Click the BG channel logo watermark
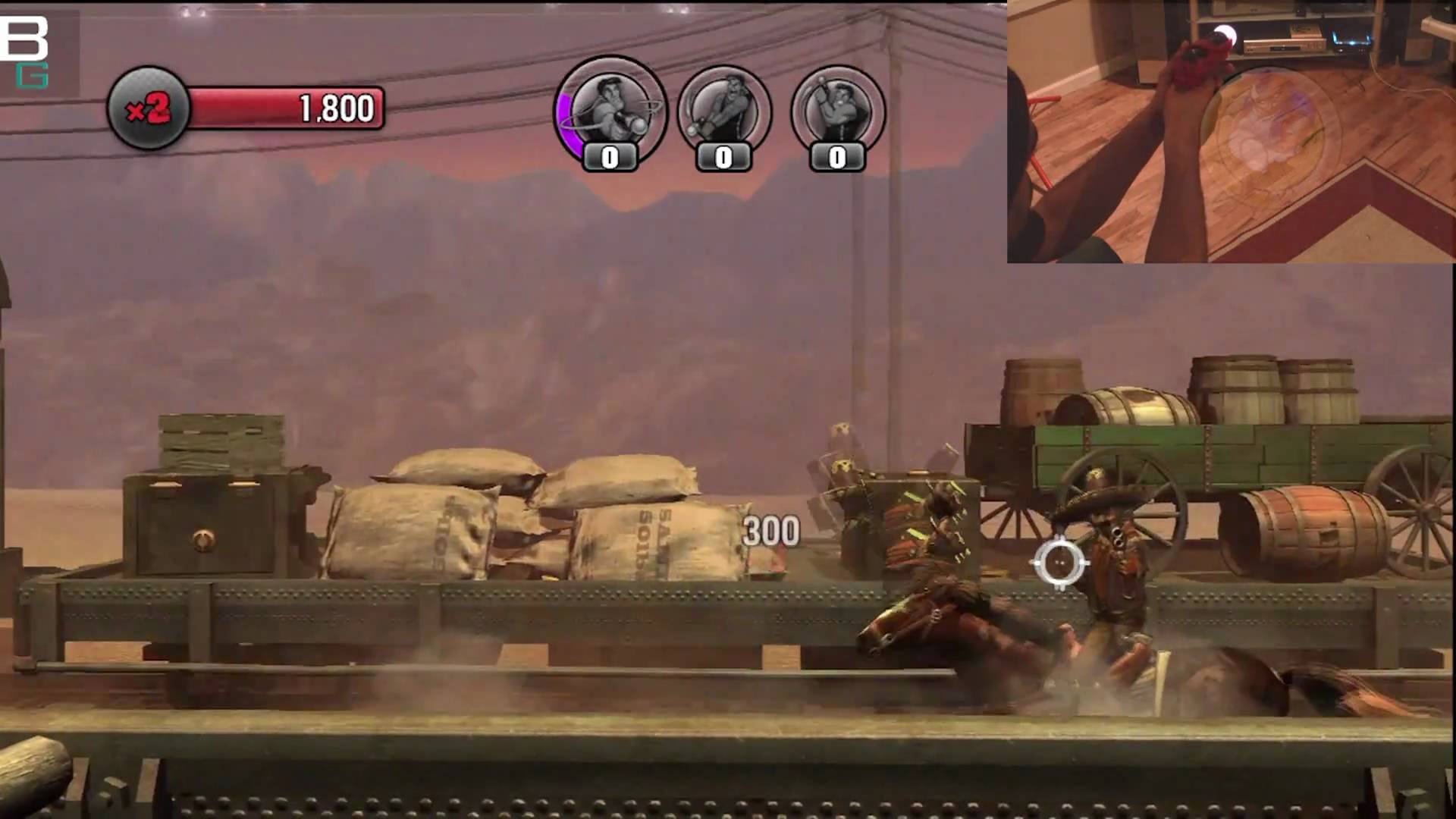This screenshot has width=1456, height=819. (26, 50)
